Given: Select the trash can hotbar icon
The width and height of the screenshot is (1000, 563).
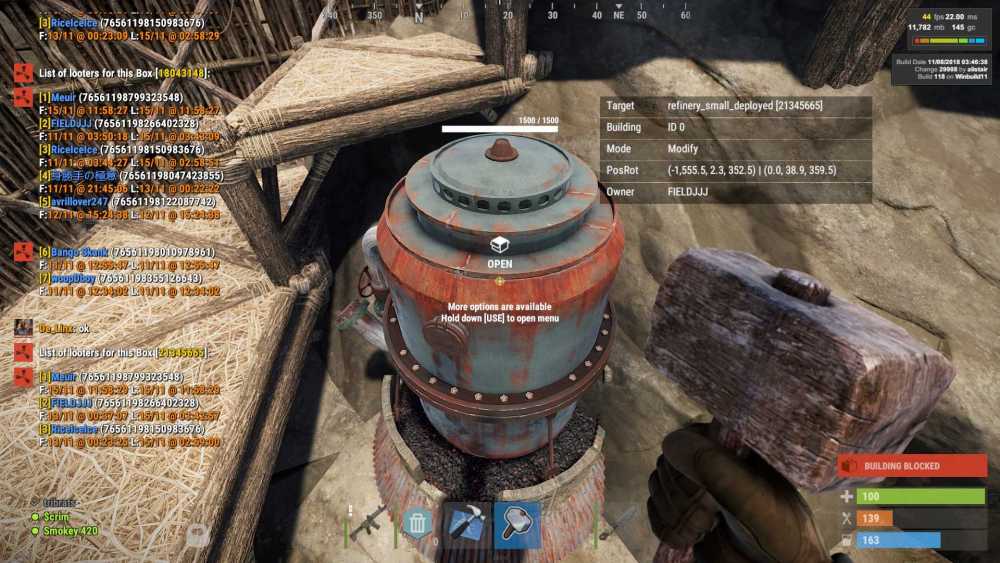Looking at the screenshot, I should pos(418,524).
